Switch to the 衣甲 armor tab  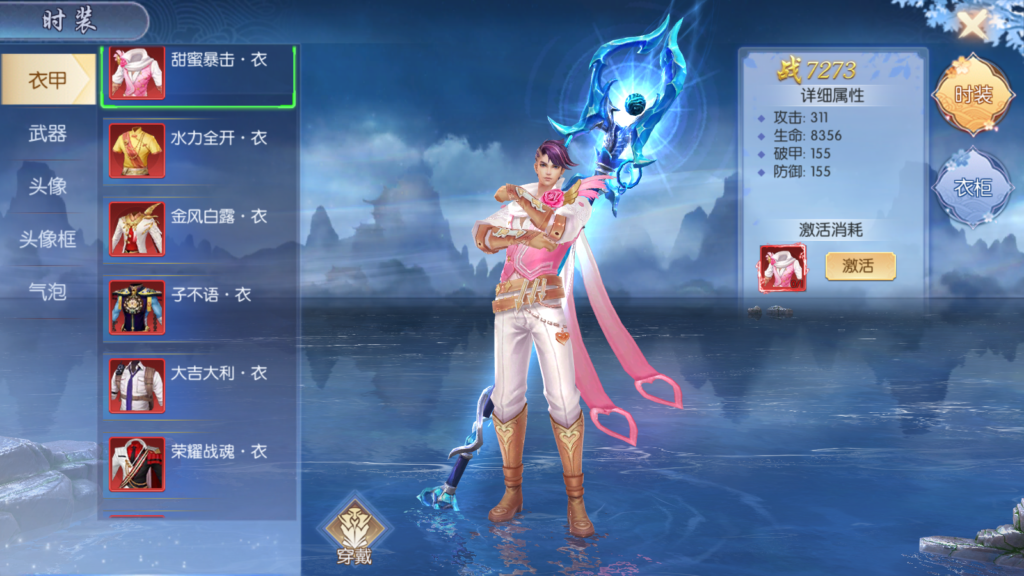pyautogui.click(x=48, y=80)
